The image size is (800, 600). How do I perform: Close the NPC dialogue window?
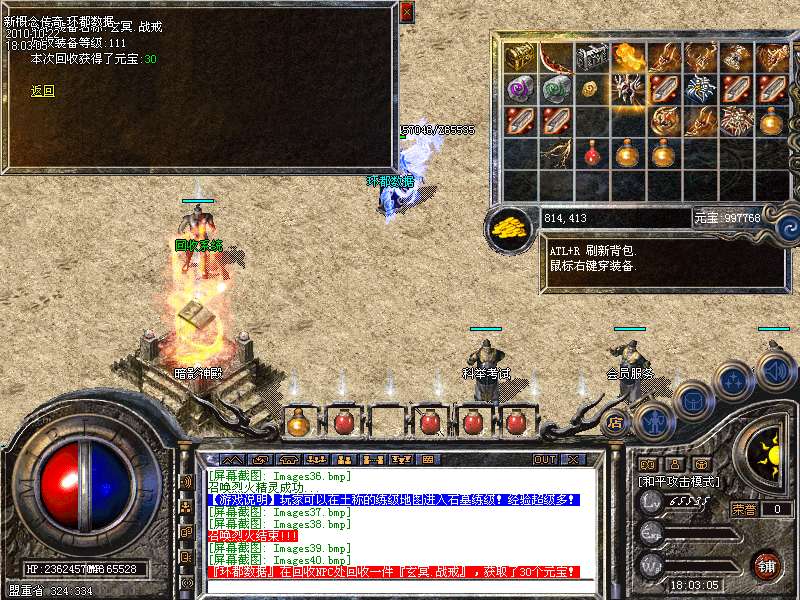[406, 12]
